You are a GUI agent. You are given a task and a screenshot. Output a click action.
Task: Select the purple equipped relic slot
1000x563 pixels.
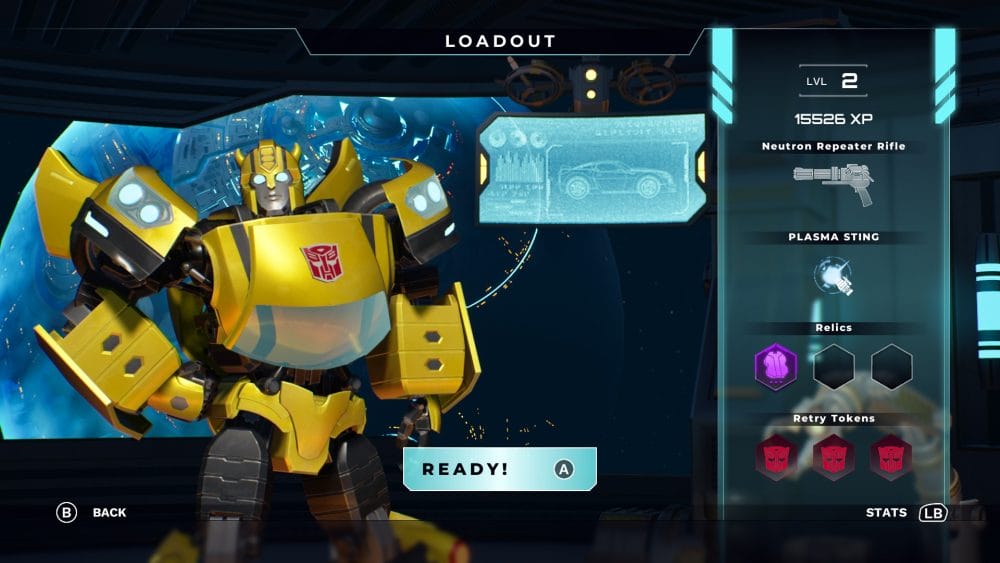point(775,367)
